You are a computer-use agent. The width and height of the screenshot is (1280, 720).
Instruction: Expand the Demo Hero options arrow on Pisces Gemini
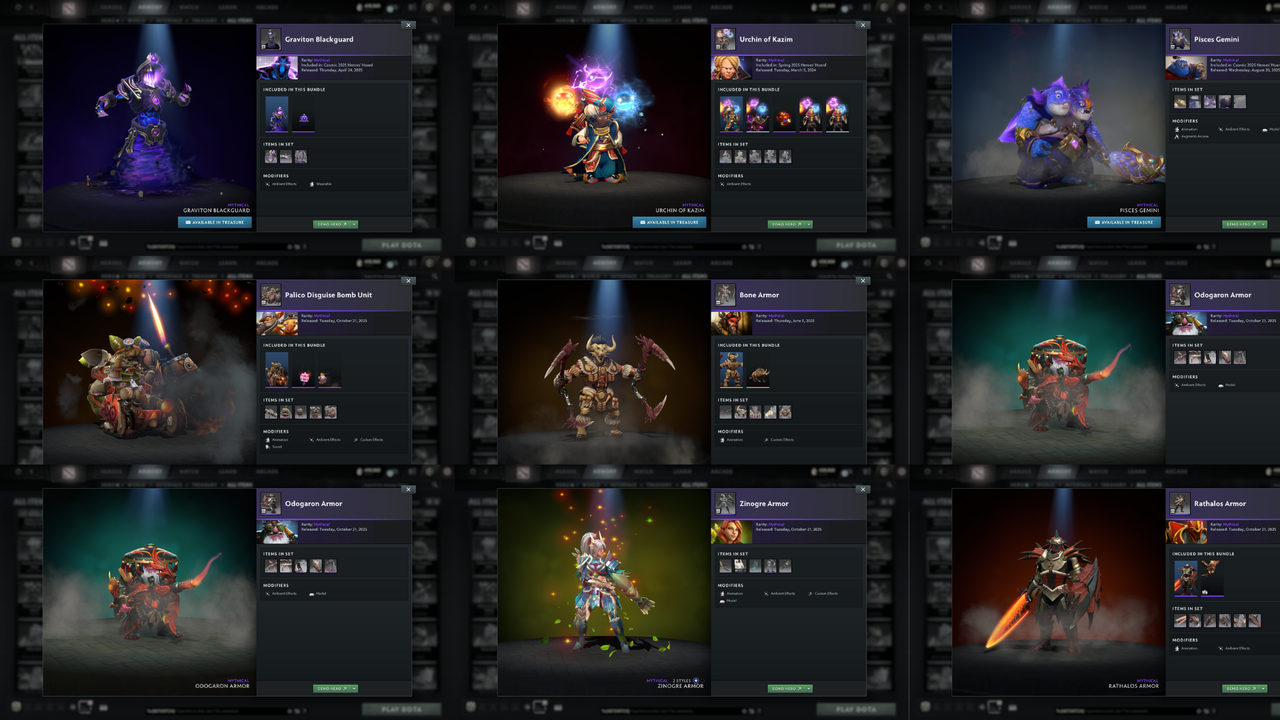pyautogui.click(x=1263, y=224)
